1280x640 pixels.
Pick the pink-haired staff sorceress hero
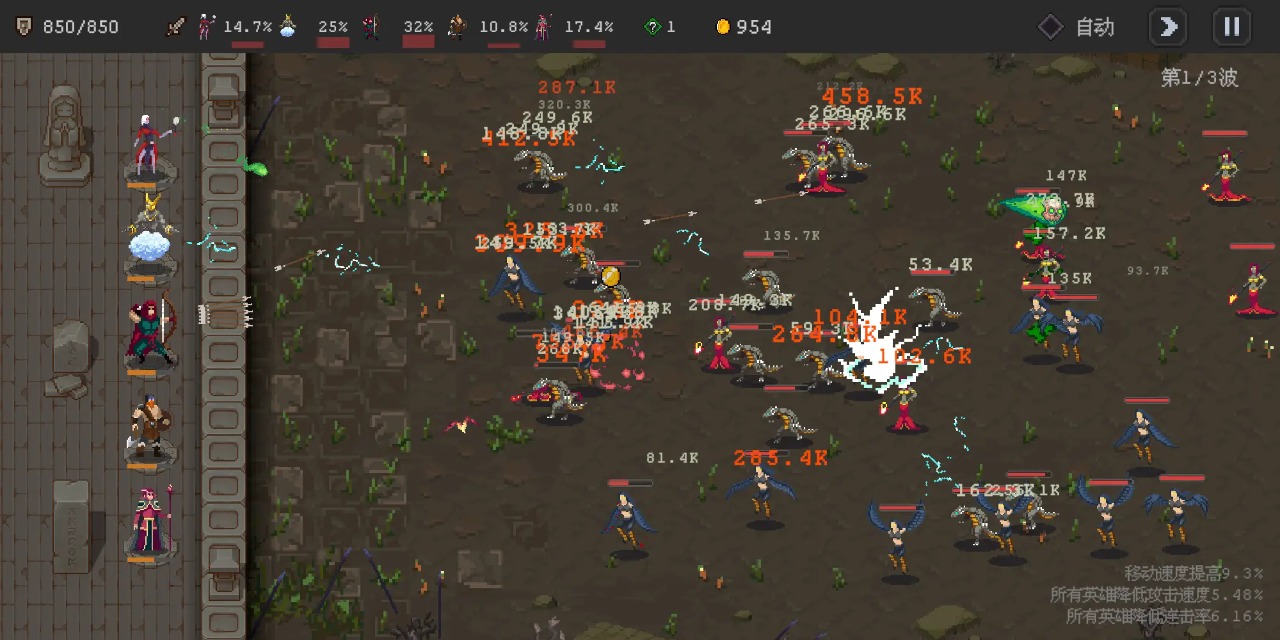pyautogui.click(x=150, y=520)
